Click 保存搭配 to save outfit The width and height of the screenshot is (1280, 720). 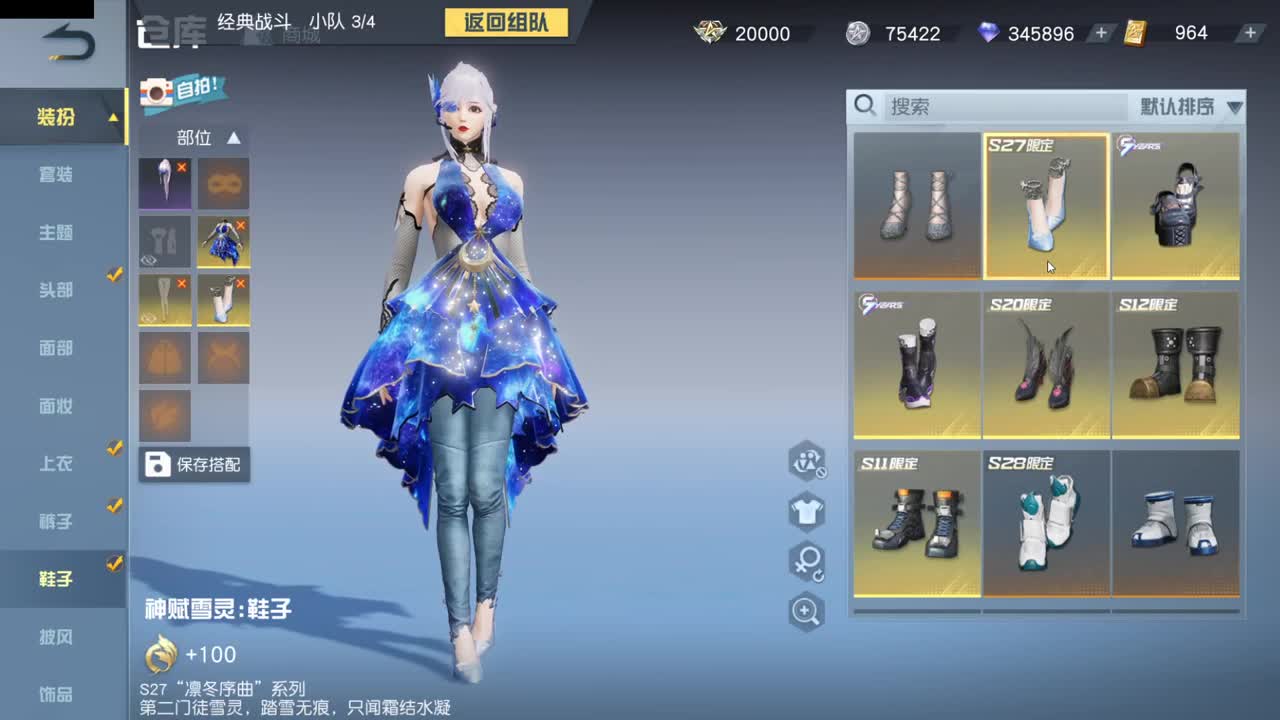pos(195,465)
